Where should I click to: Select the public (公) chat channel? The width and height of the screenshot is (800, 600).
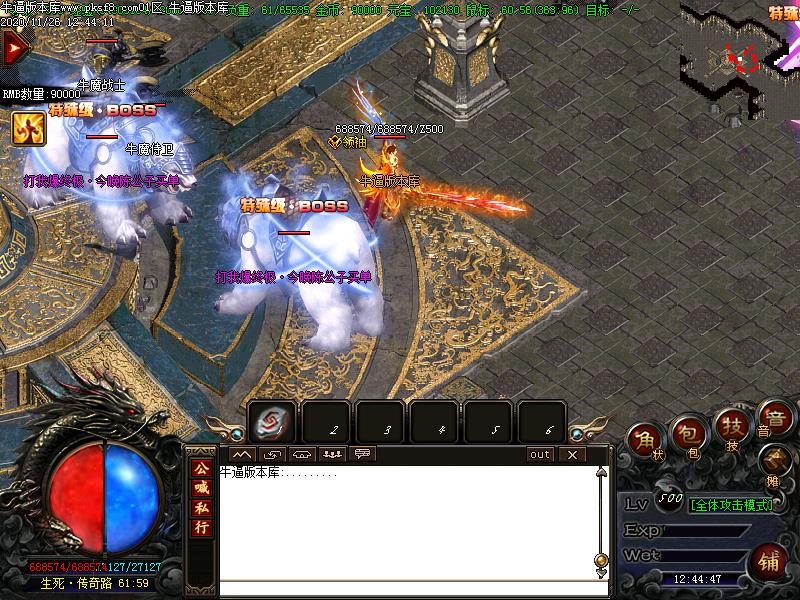click(202, 469)
